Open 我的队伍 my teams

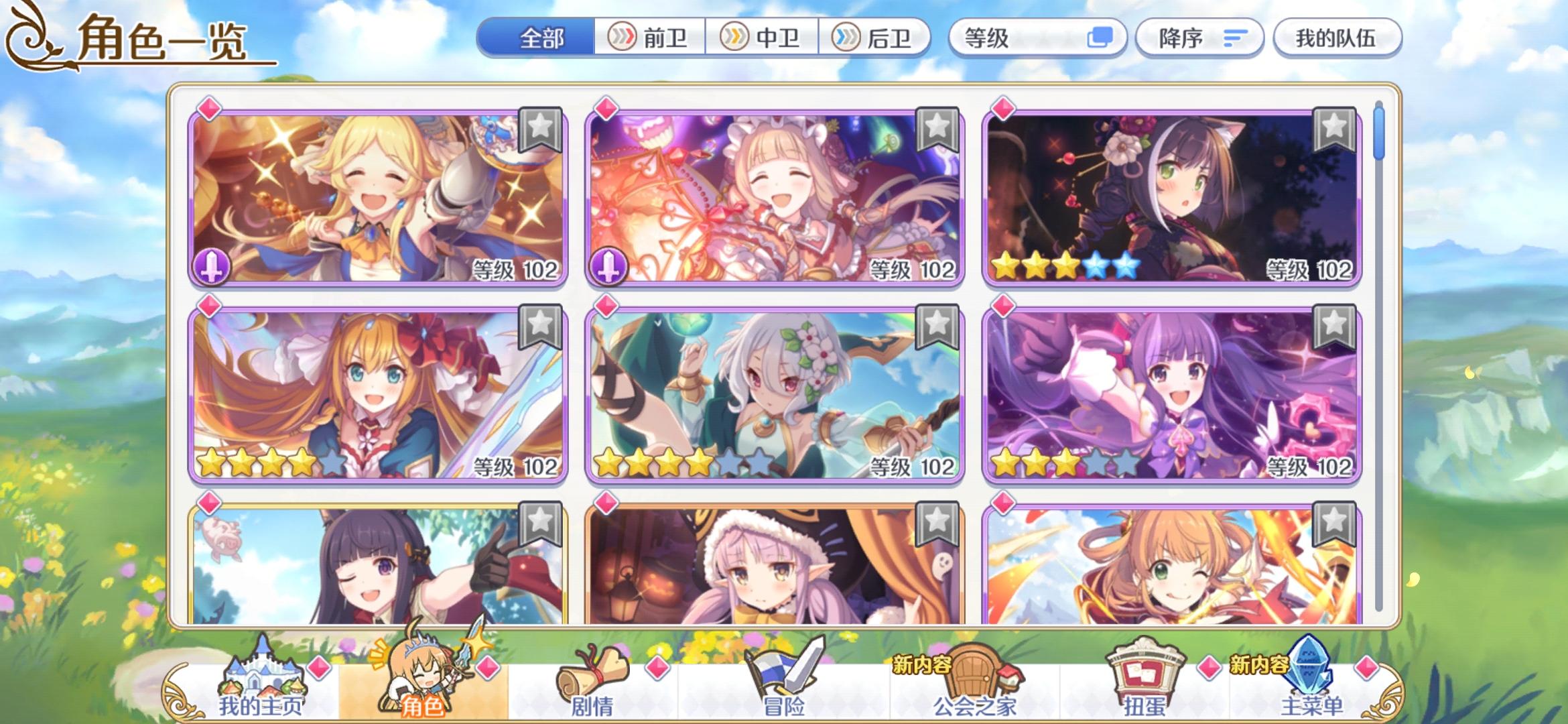coord(1337,38)
